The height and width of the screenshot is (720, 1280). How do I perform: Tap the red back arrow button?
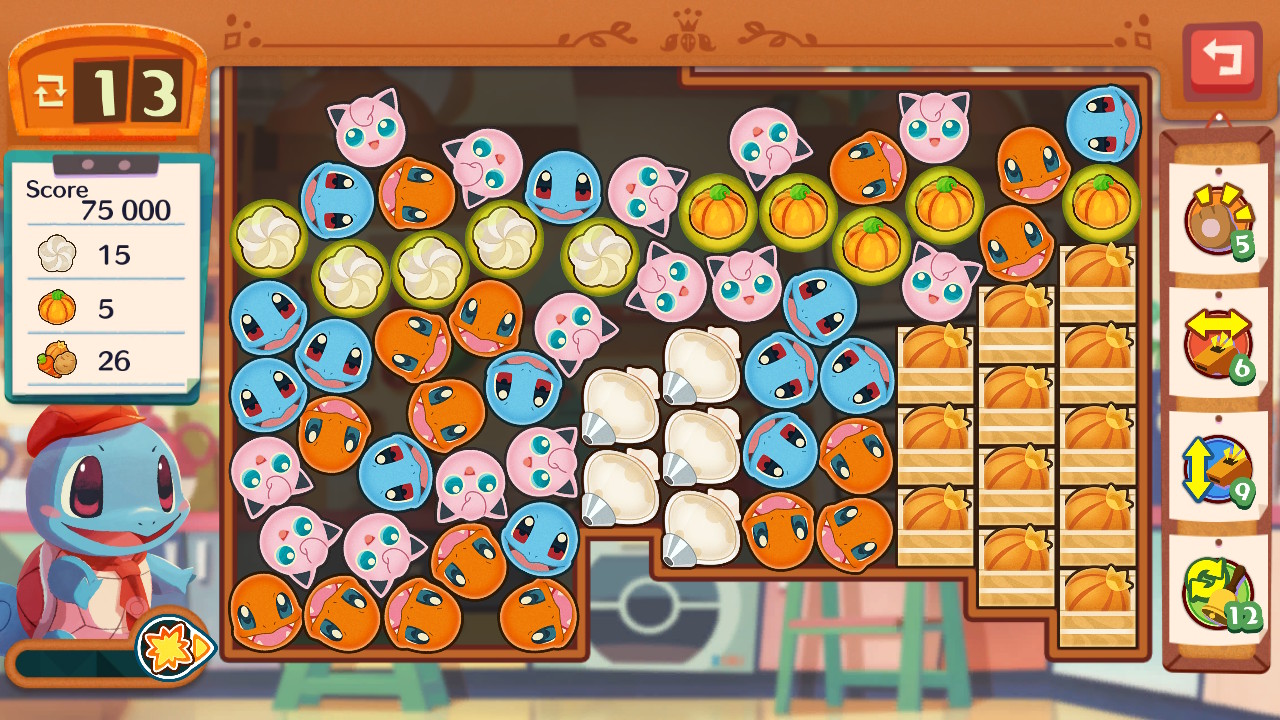click(x=1221, y=60)
